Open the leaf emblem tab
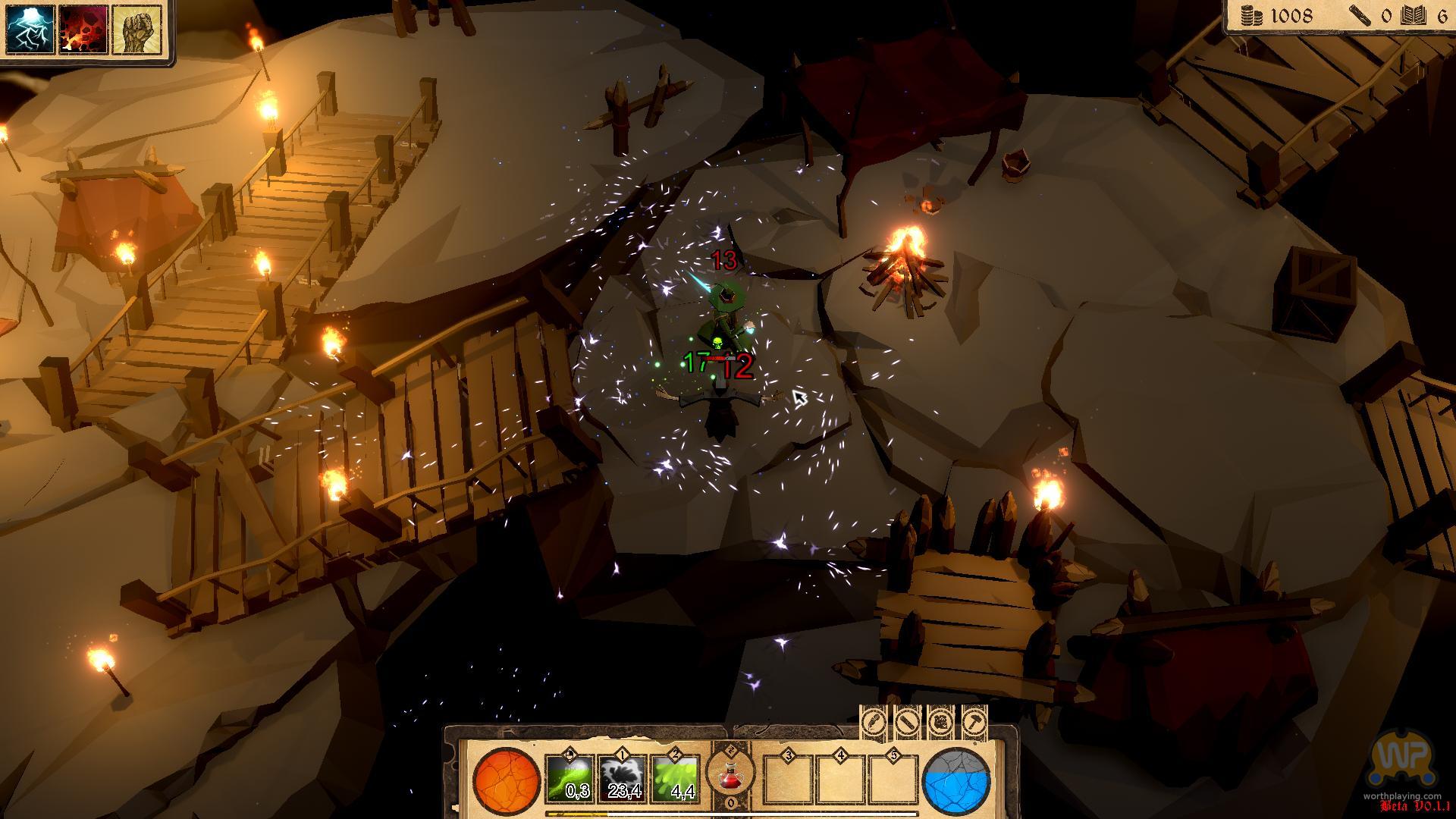This screenshot has width=1456, height=819. [940, 723]
